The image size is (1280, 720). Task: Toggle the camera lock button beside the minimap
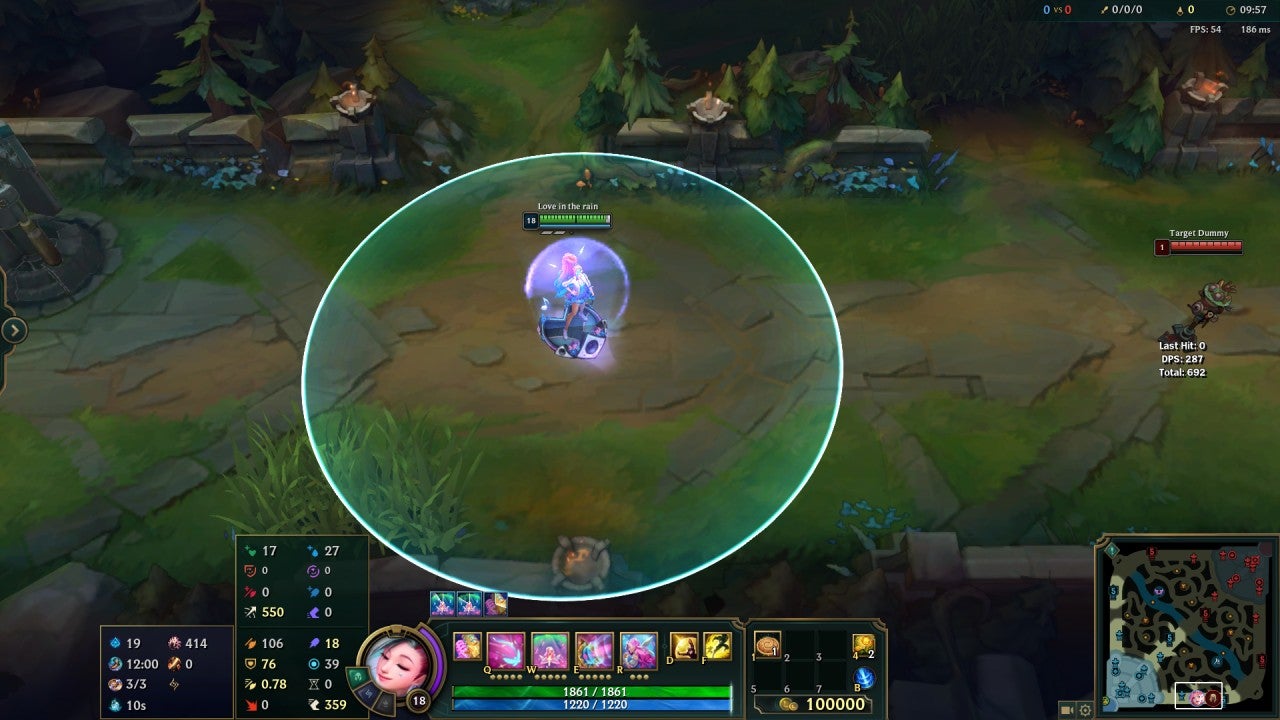(1066, 710)
